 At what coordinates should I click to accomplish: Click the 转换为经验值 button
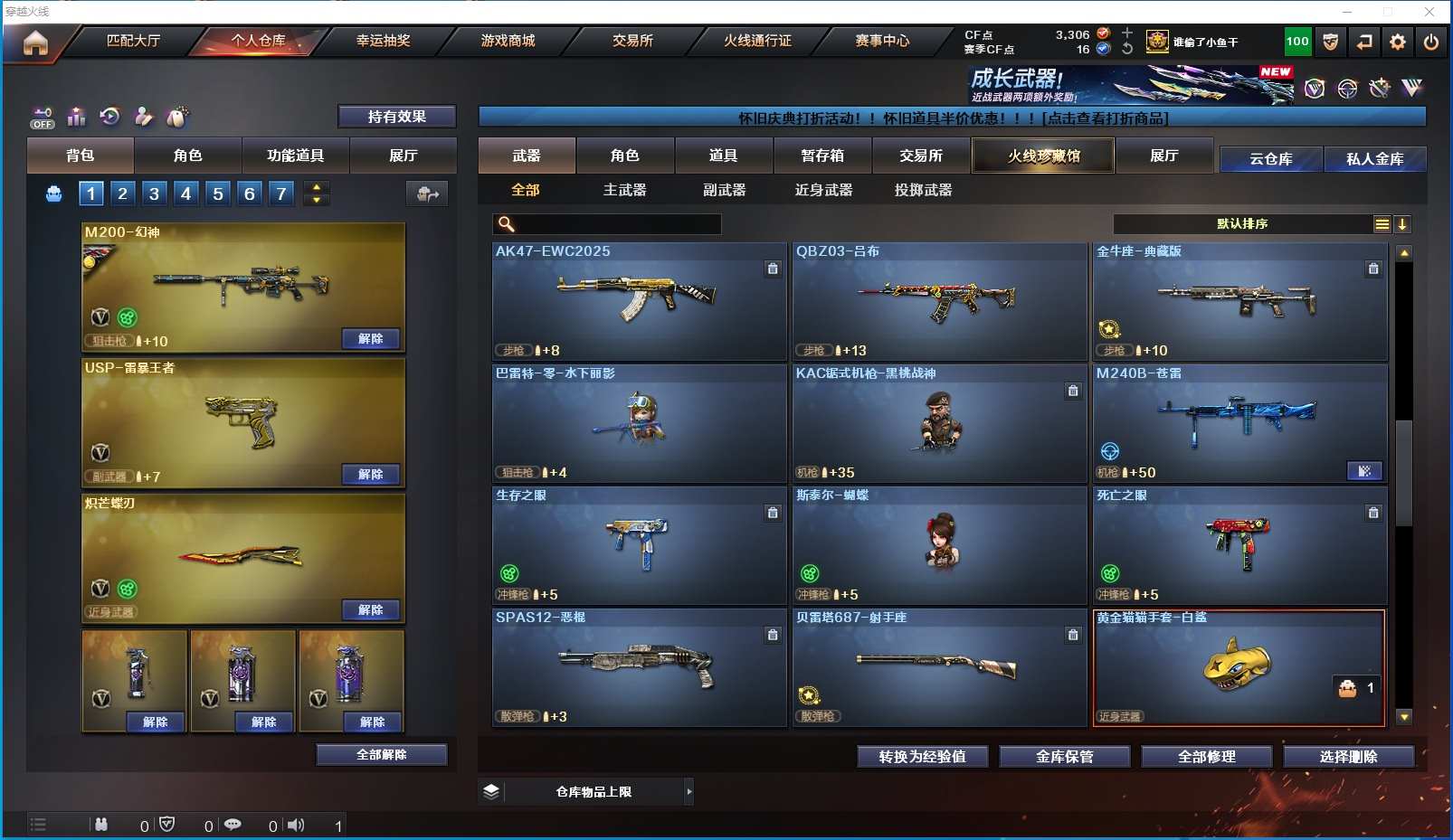(x=922, y=756)
